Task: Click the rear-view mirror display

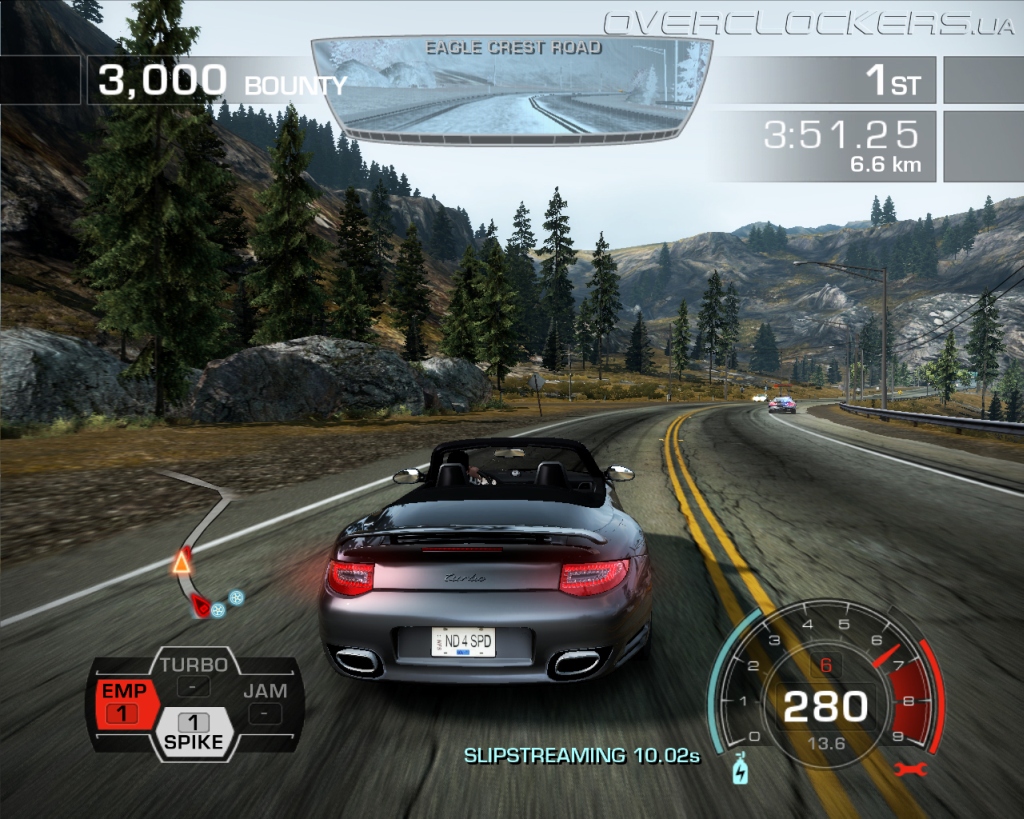Action: [x=512, y=87]
